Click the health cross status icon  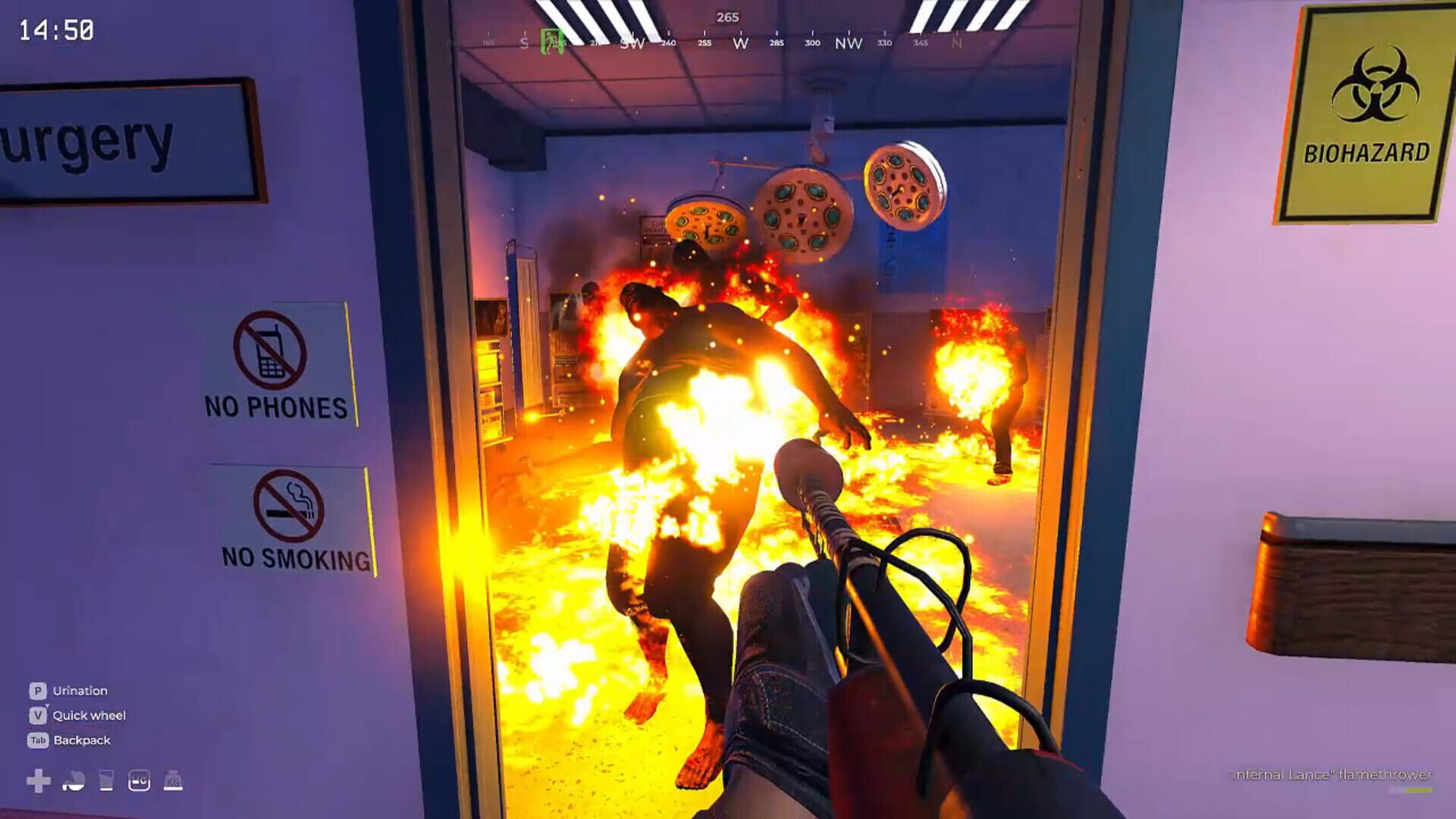tap(38, 780)
